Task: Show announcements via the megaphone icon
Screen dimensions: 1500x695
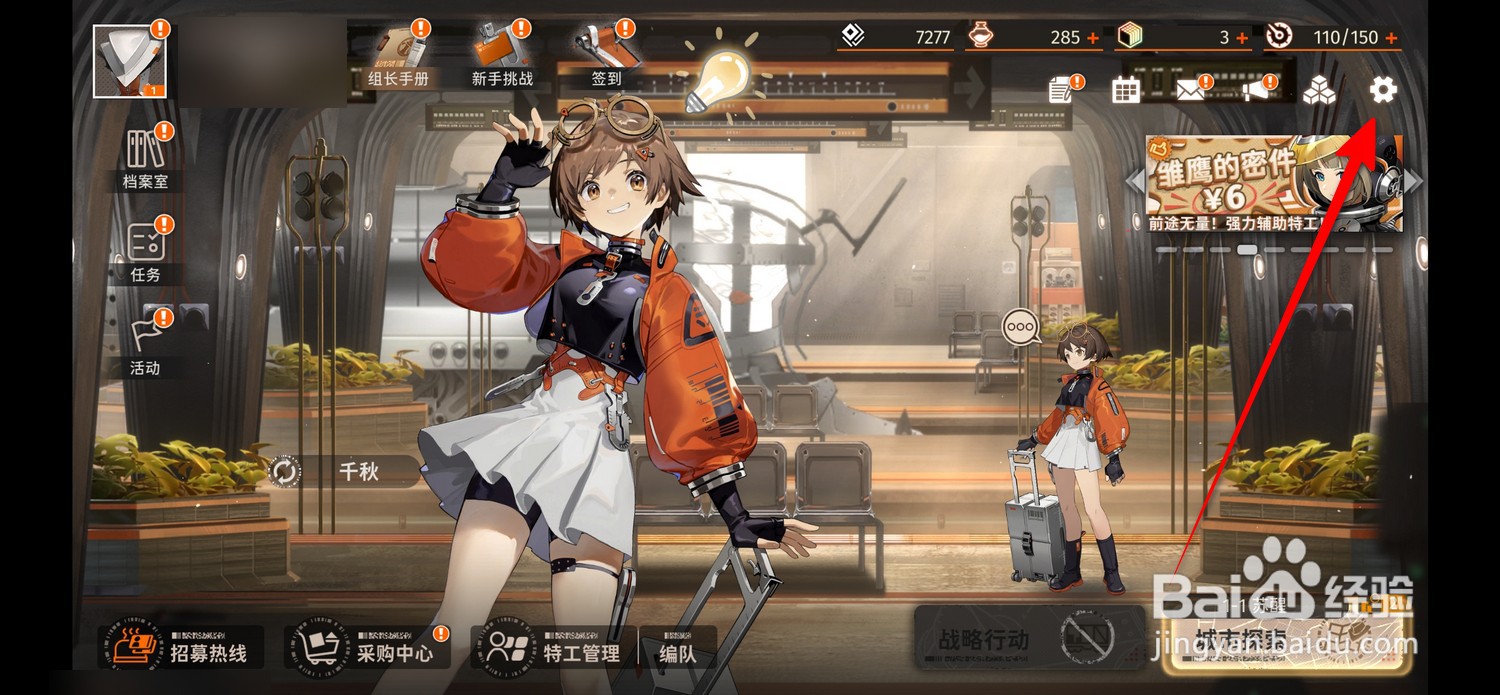Action: pyautogui.click(x=1256, y=91)
